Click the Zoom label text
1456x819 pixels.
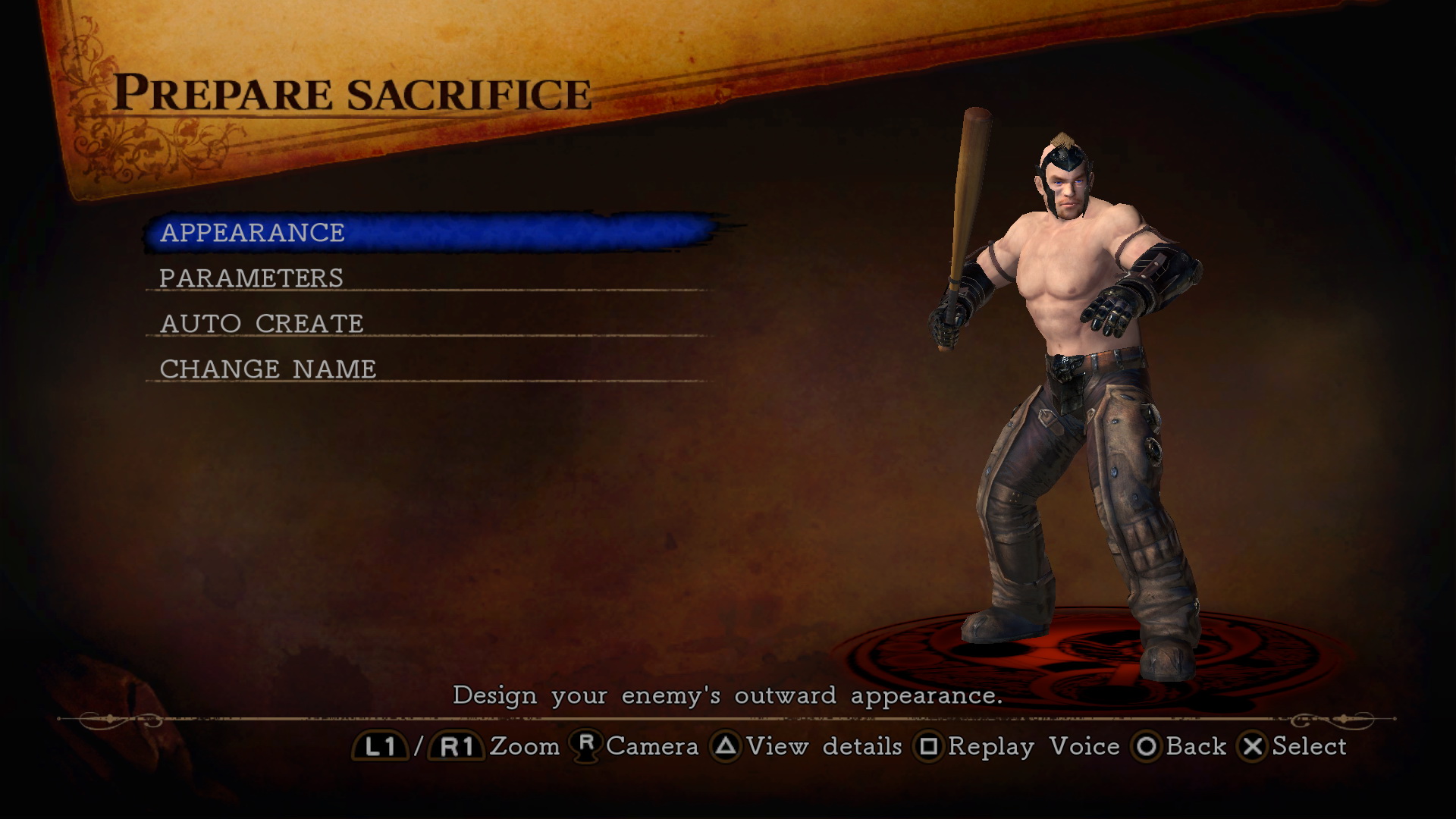[525, 747]
